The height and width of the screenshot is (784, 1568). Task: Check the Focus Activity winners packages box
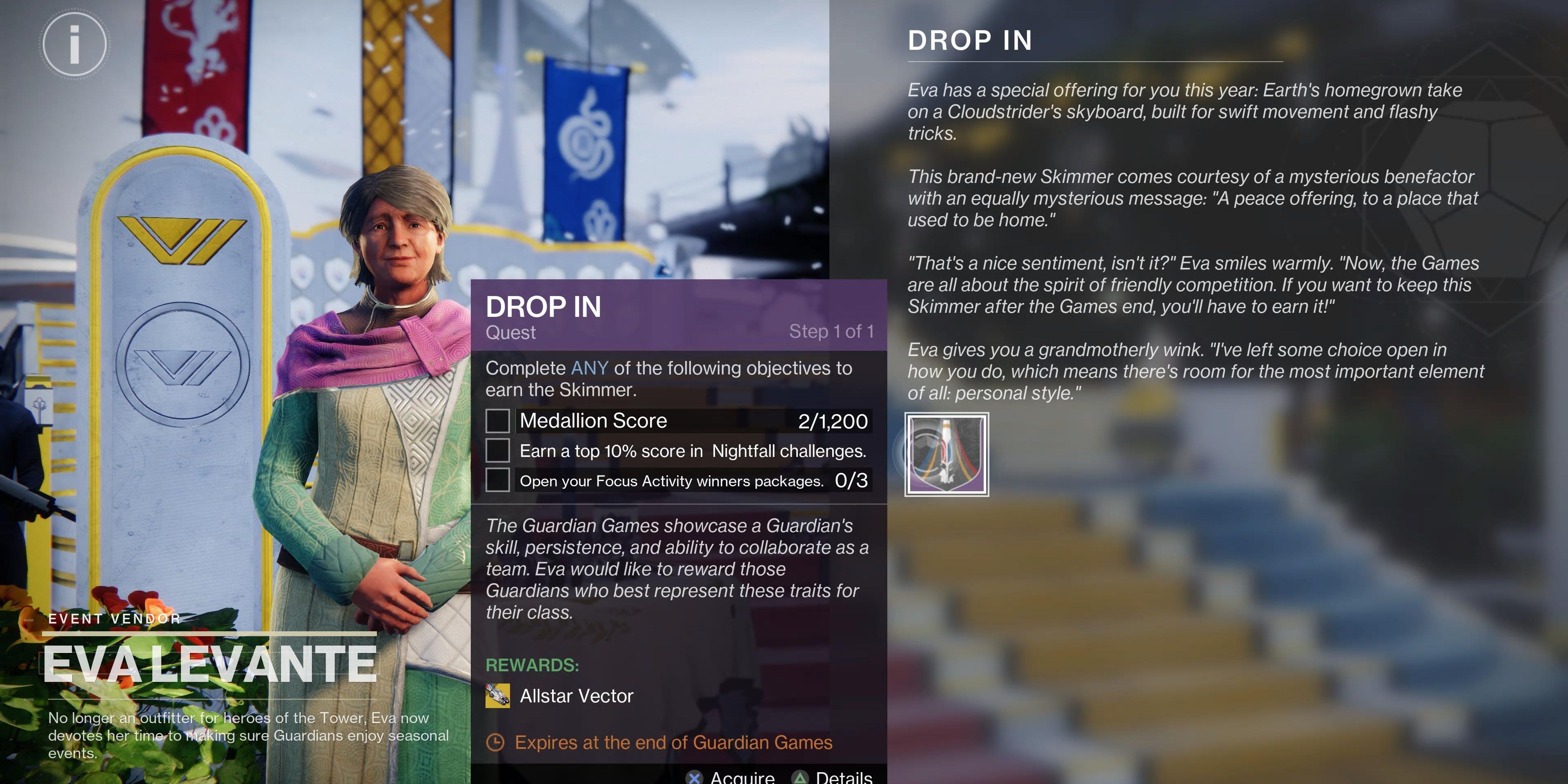coord(498,480)
